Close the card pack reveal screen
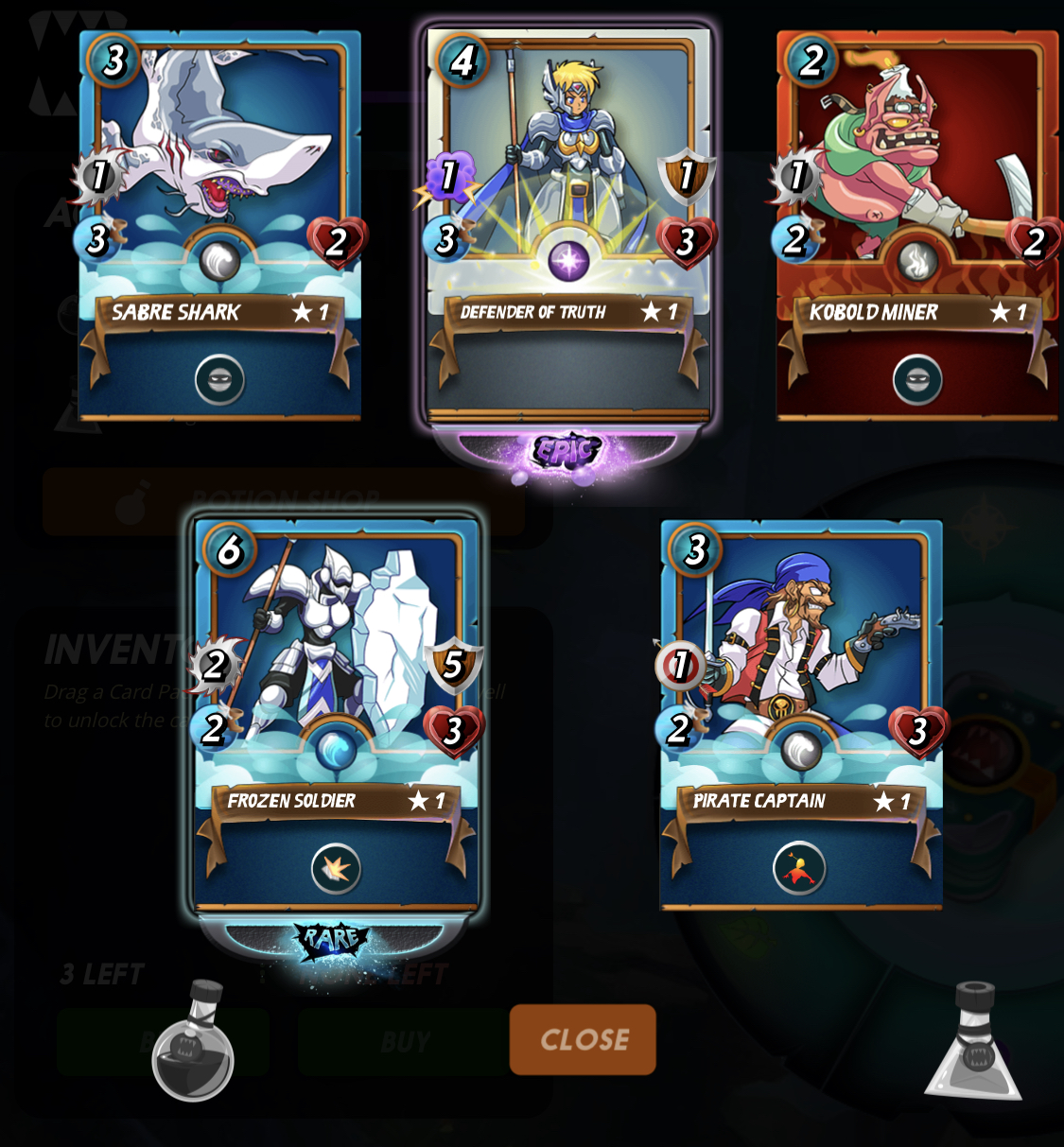This screenshot has height=1147, width=1064. coord(583,1039)
